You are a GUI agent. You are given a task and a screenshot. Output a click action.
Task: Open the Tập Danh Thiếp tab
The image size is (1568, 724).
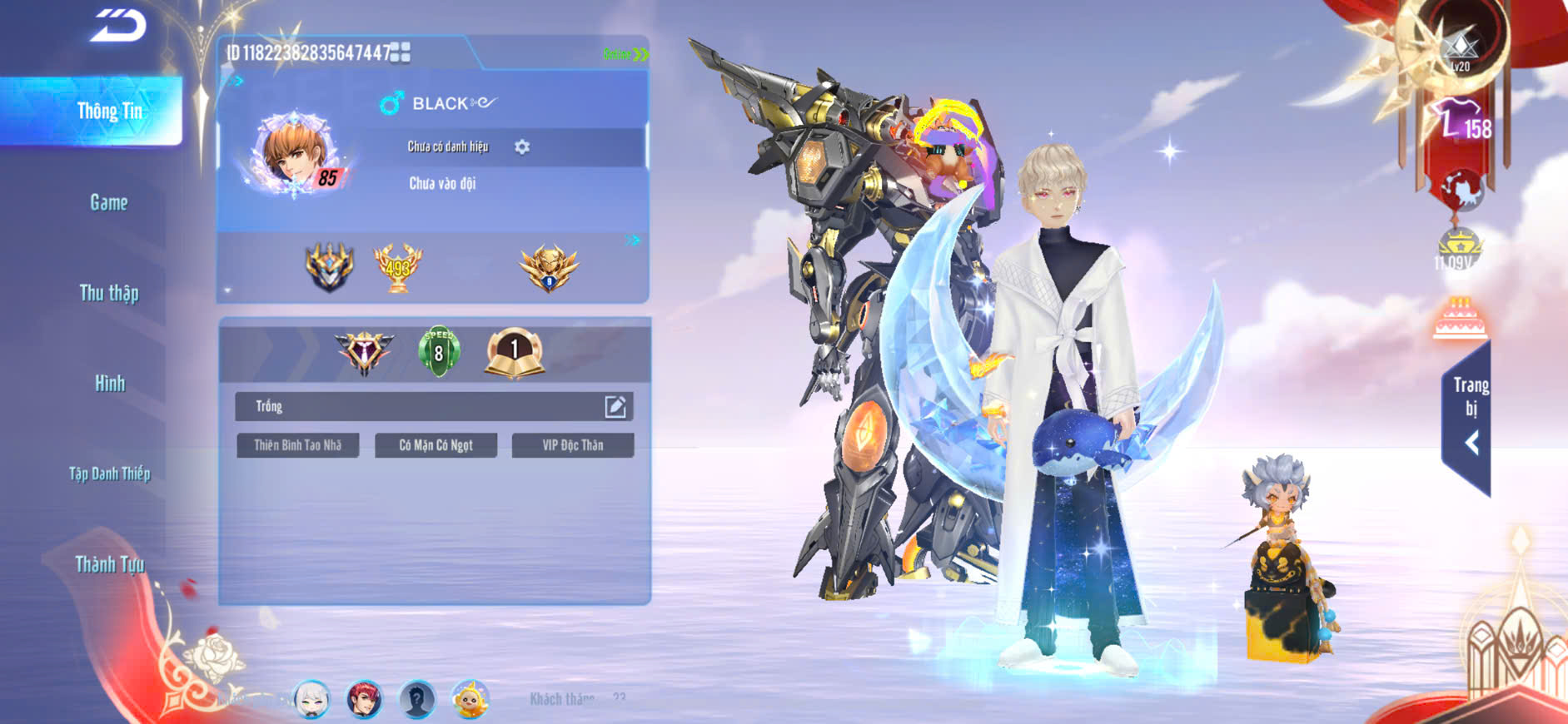pos(109,474)
